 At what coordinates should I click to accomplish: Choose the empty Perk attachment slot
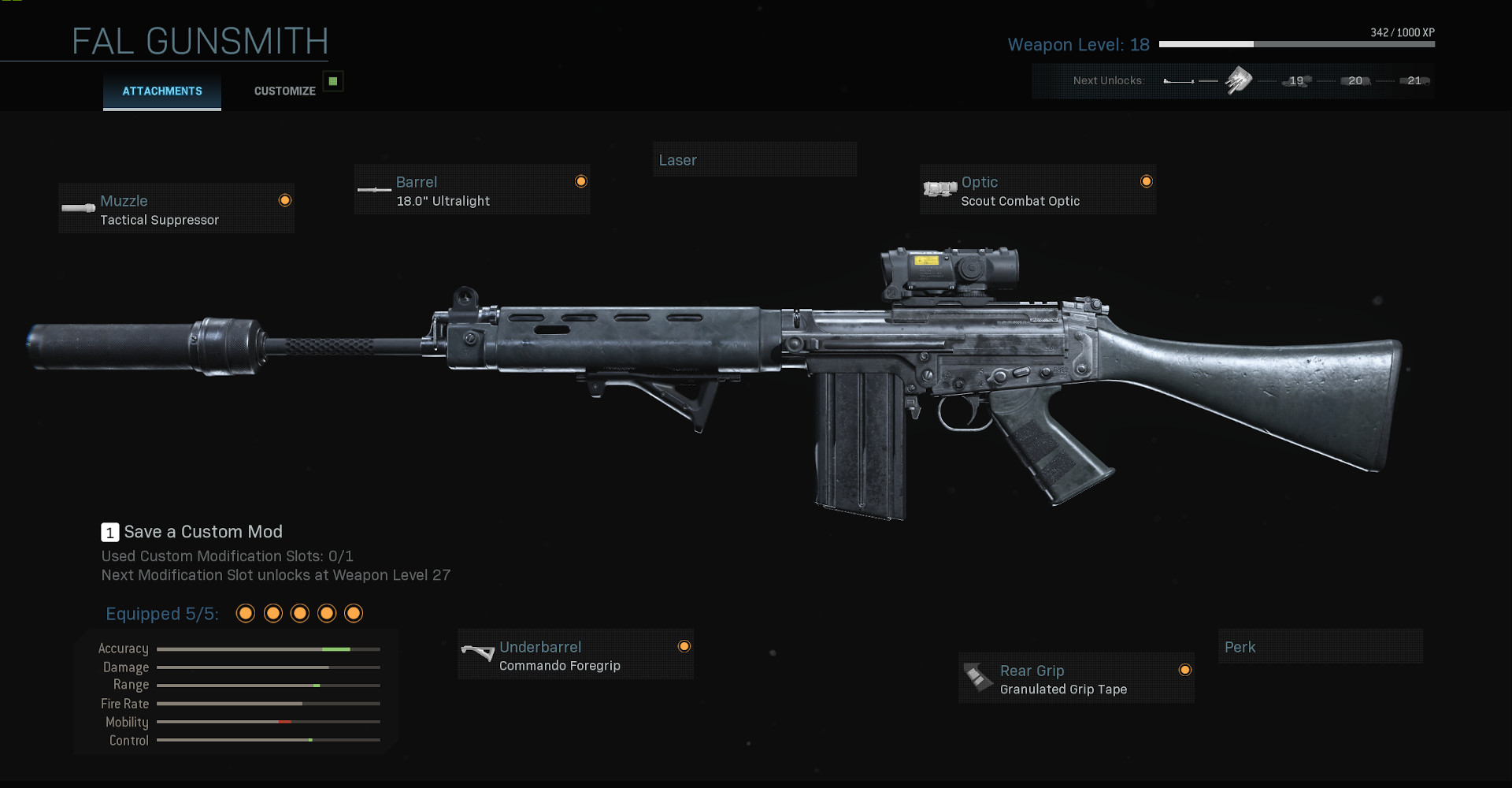tap(1320, 647)
